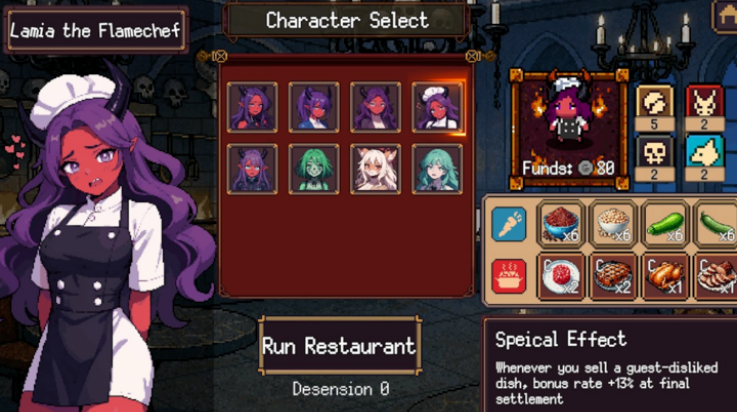
Task: Select the red beans bowl ingredient
Action: [x=563, y=224]
